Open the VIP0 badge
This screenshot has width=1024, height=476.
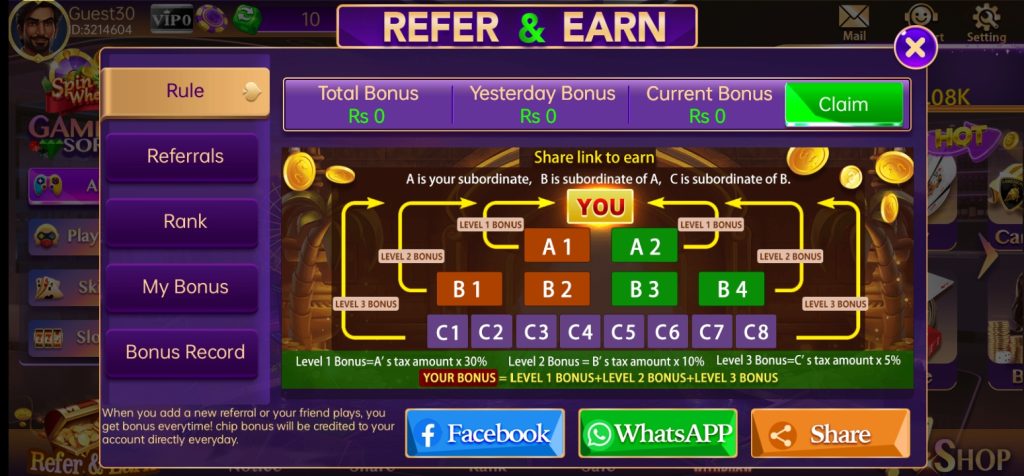click(171, 17)
